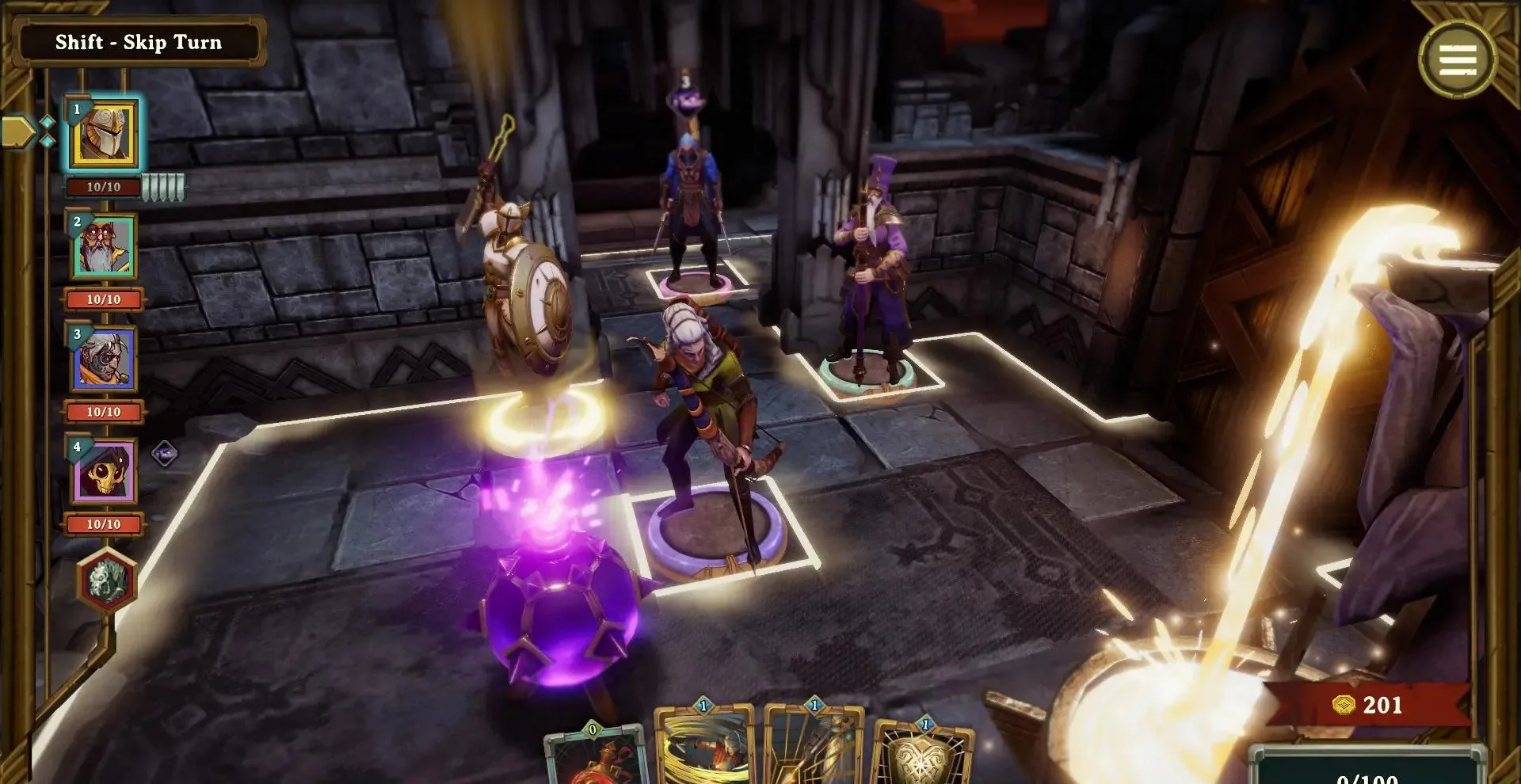Image resolution: width=1521 pixels, height=784 pixels.
Task: Select the golden mace strike card
Action: tap(814, 747)
